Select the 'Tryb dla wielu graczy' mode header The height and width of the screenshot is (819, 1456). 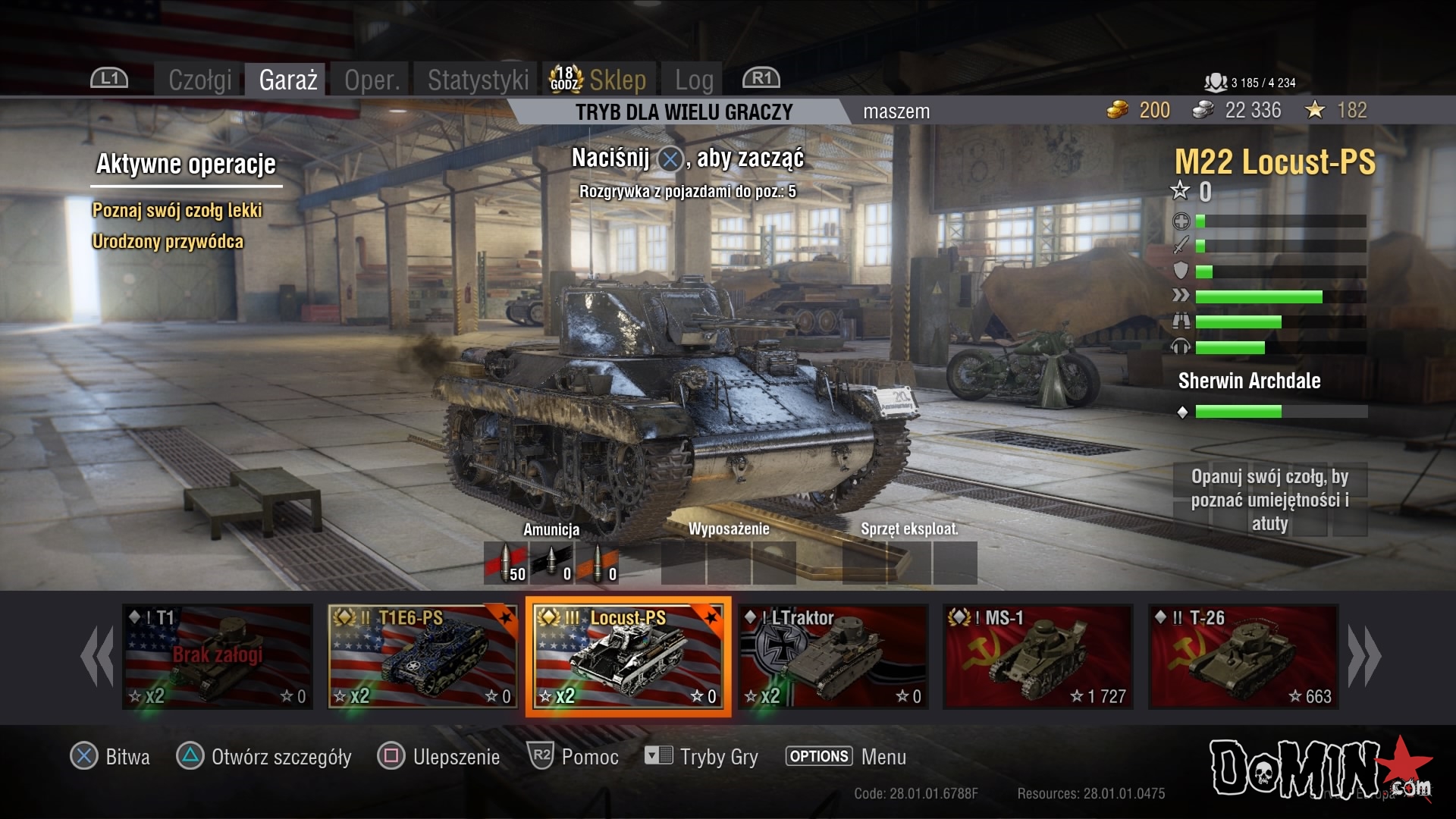click(x=683, y=112)
